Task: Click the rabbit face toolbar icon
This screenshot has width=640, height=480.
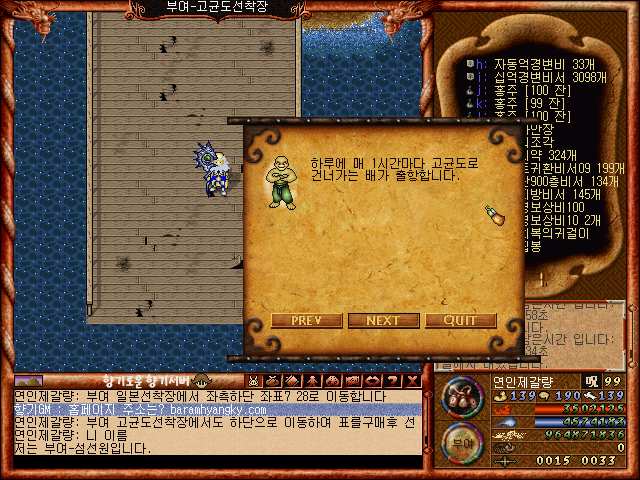Action: pyautogui.click(x=254, y=381)
